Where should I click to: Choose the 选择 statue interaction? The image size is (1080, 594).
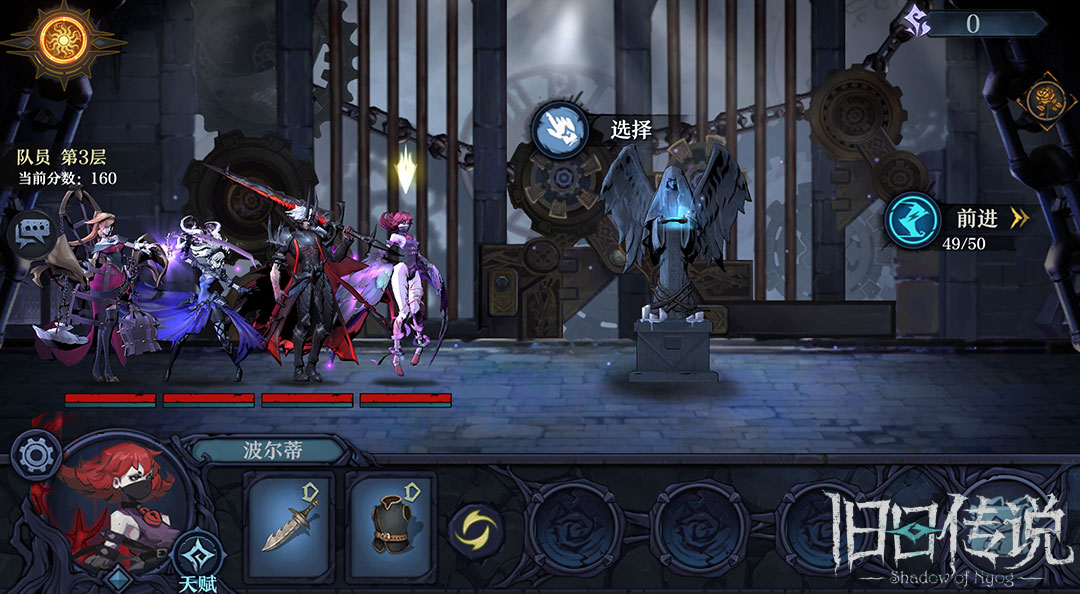pyautogui.click(x=561, y=130)
